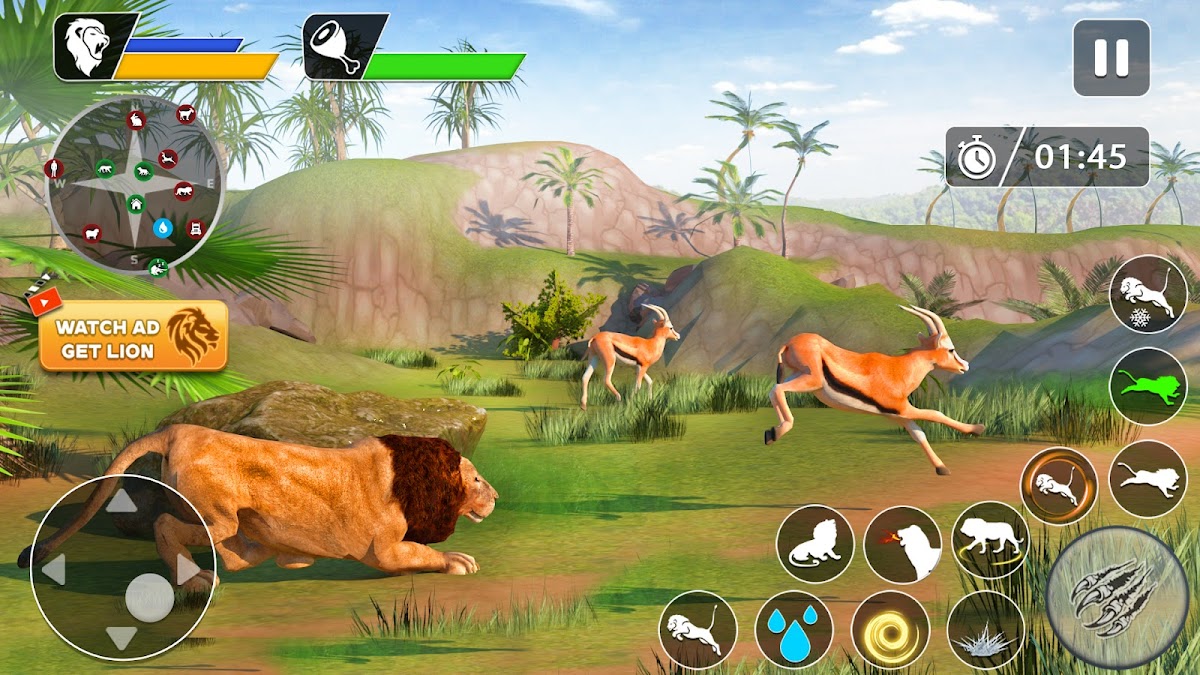The width and height of the screenshot is (1200, 675).
Task: Use the white spiky burst ability
Action: pyautogui.click(x=985, y=630)
